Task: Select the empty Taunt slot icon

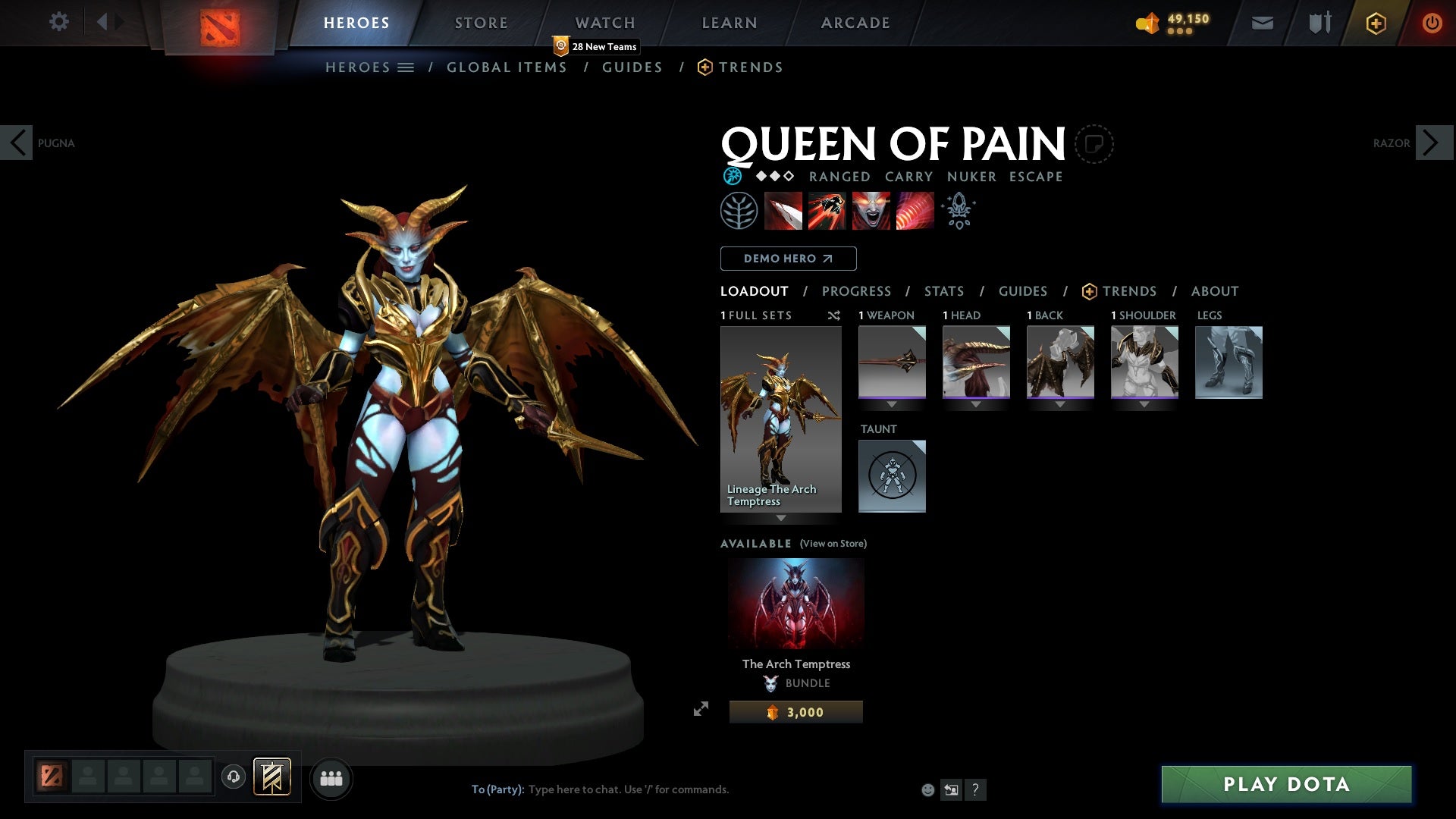Action: click(x=892, y=476)
